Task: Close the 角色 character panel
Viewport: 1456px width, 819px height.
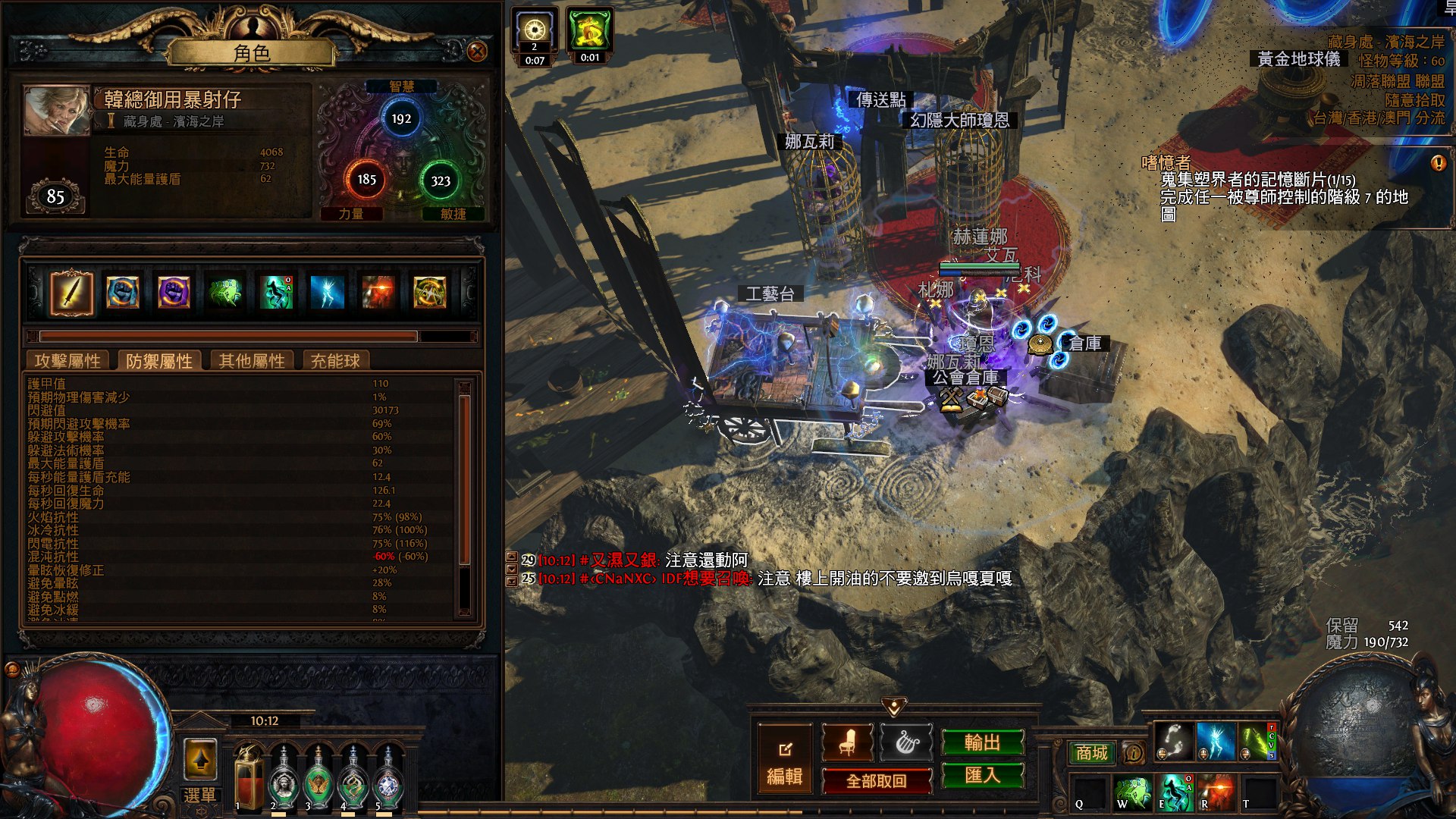Action: click(x=477, y=52)
